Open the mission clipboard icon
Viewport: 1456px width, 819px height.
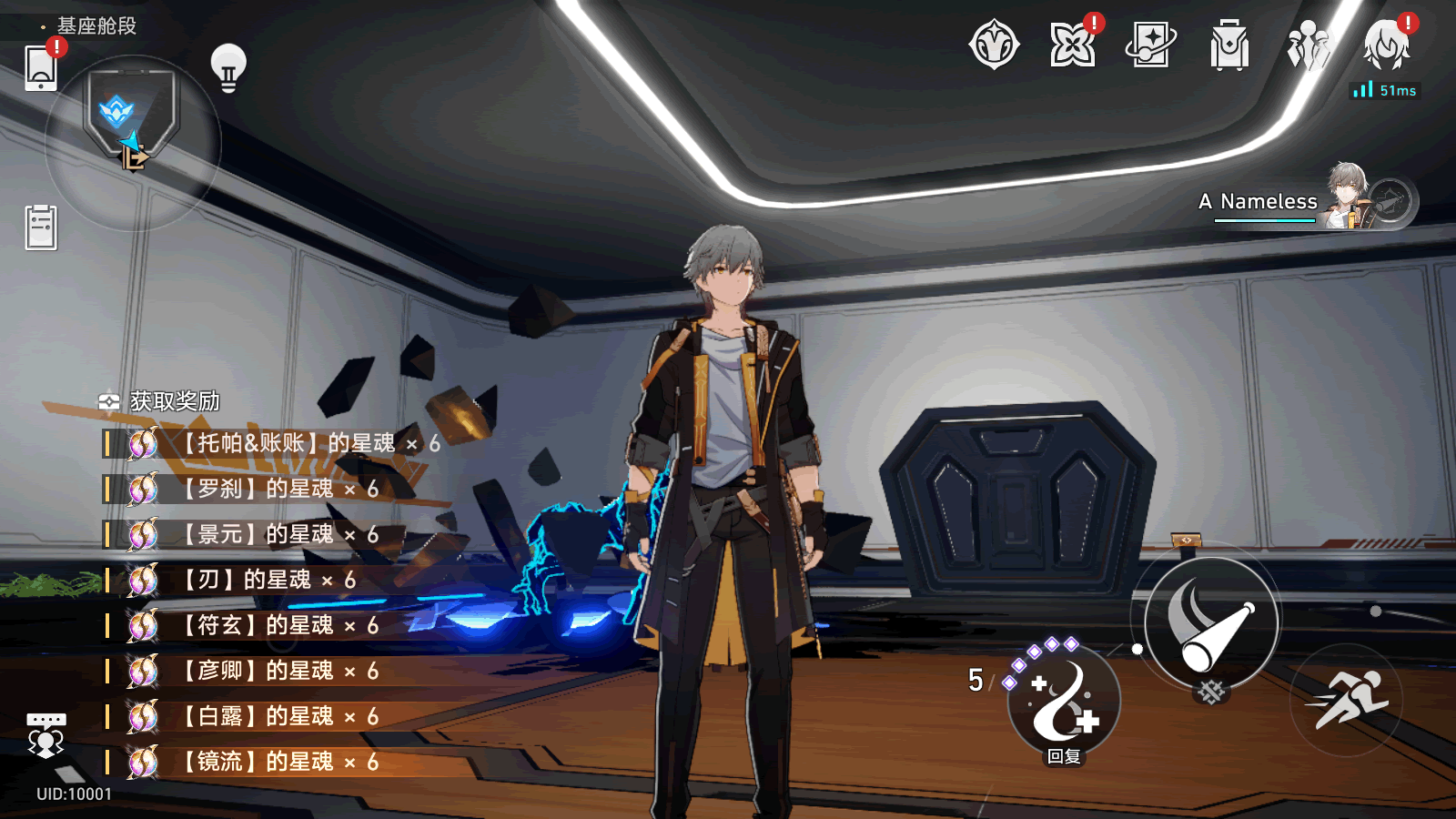[41, 227]
